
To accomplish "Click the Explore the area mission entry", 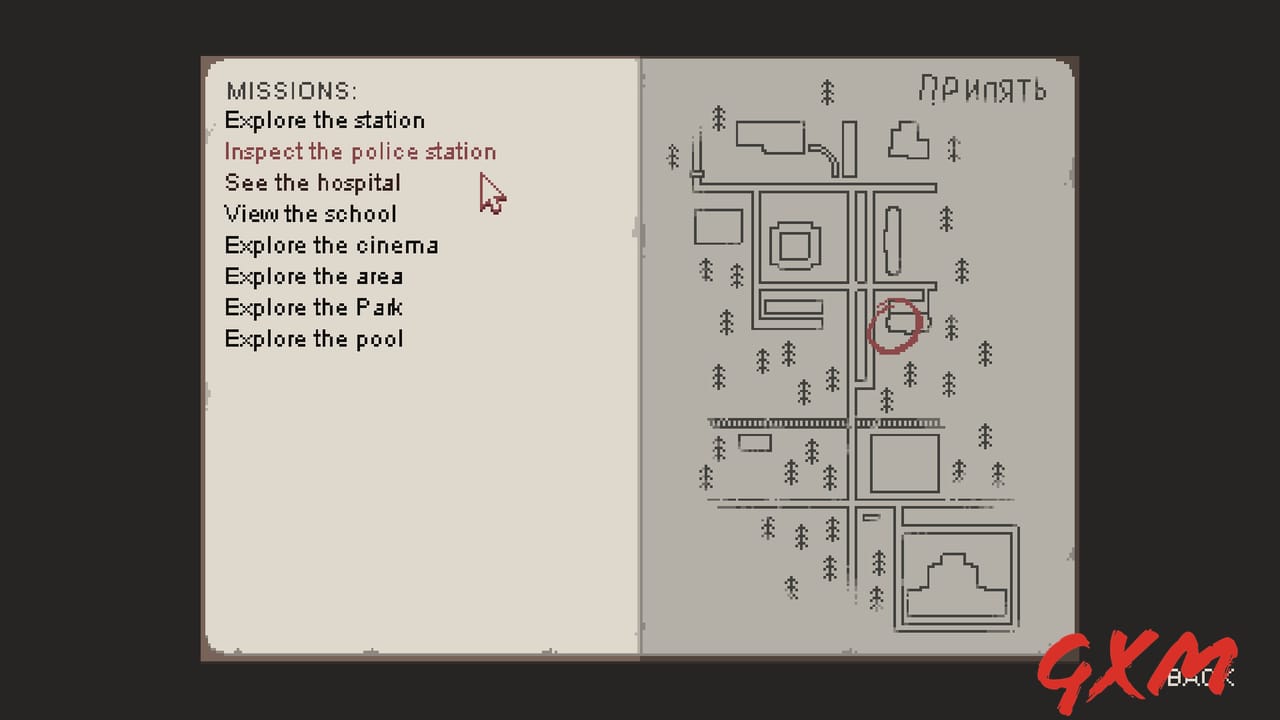I will (x=313, y=276).
